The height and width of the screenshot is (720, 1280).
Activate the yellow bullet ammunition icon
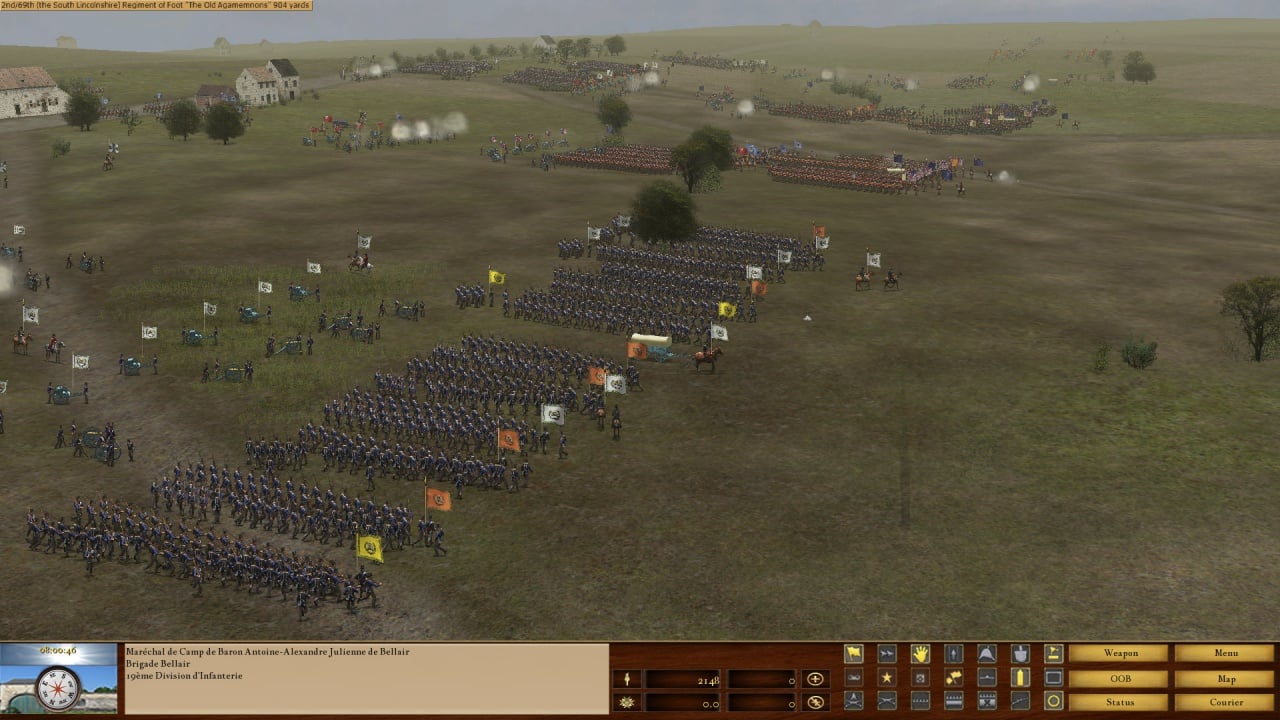1020,677
